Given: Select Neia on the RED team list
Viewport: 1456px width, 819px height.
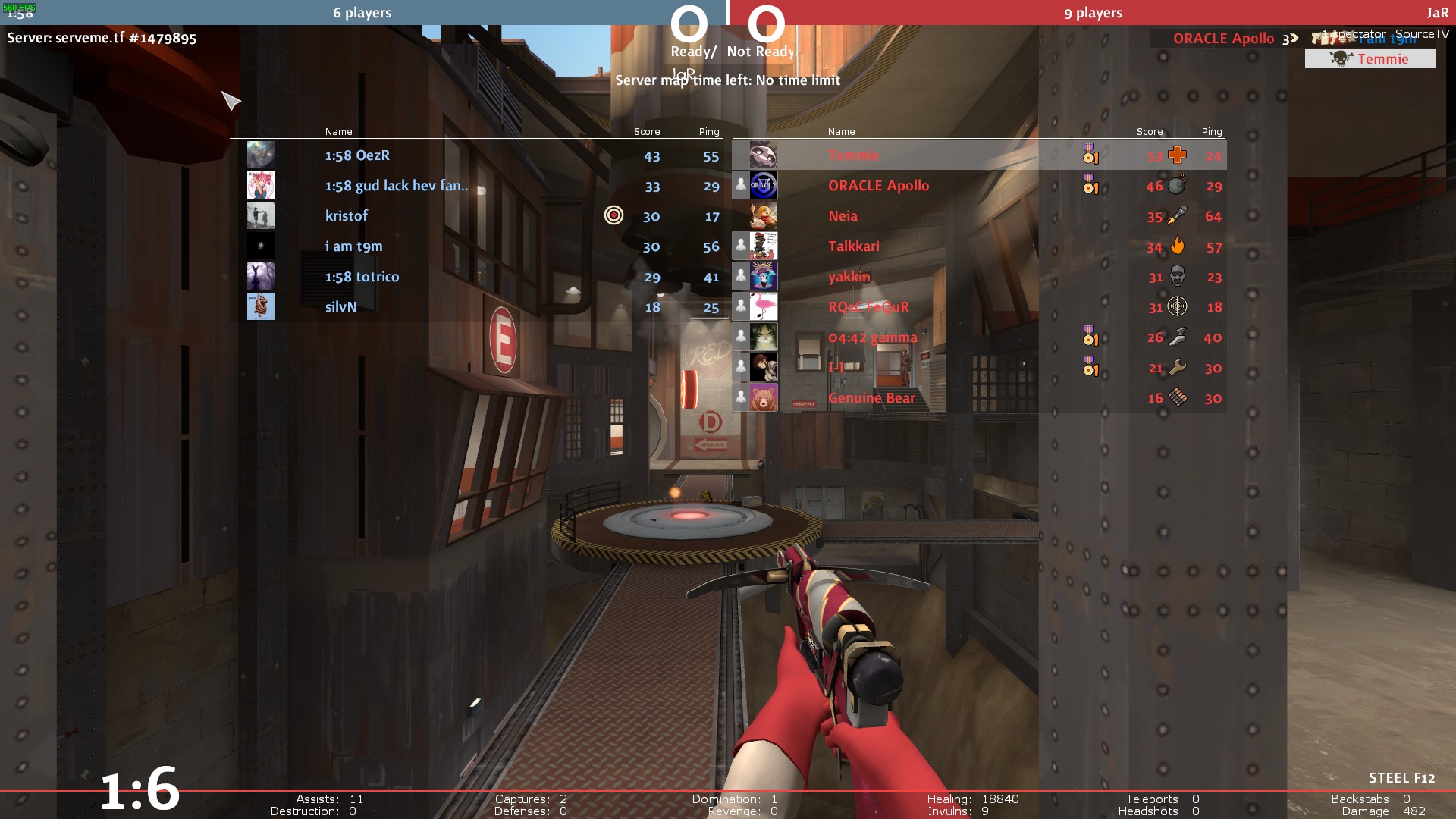Looking at the screenshot, I should (x=843, y=216).
